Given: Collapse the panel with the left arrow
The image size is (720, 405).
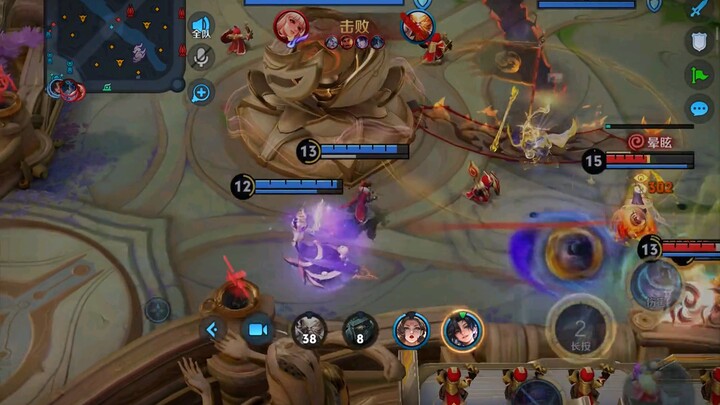Looking at the screenshot, I should pos(212,329).
